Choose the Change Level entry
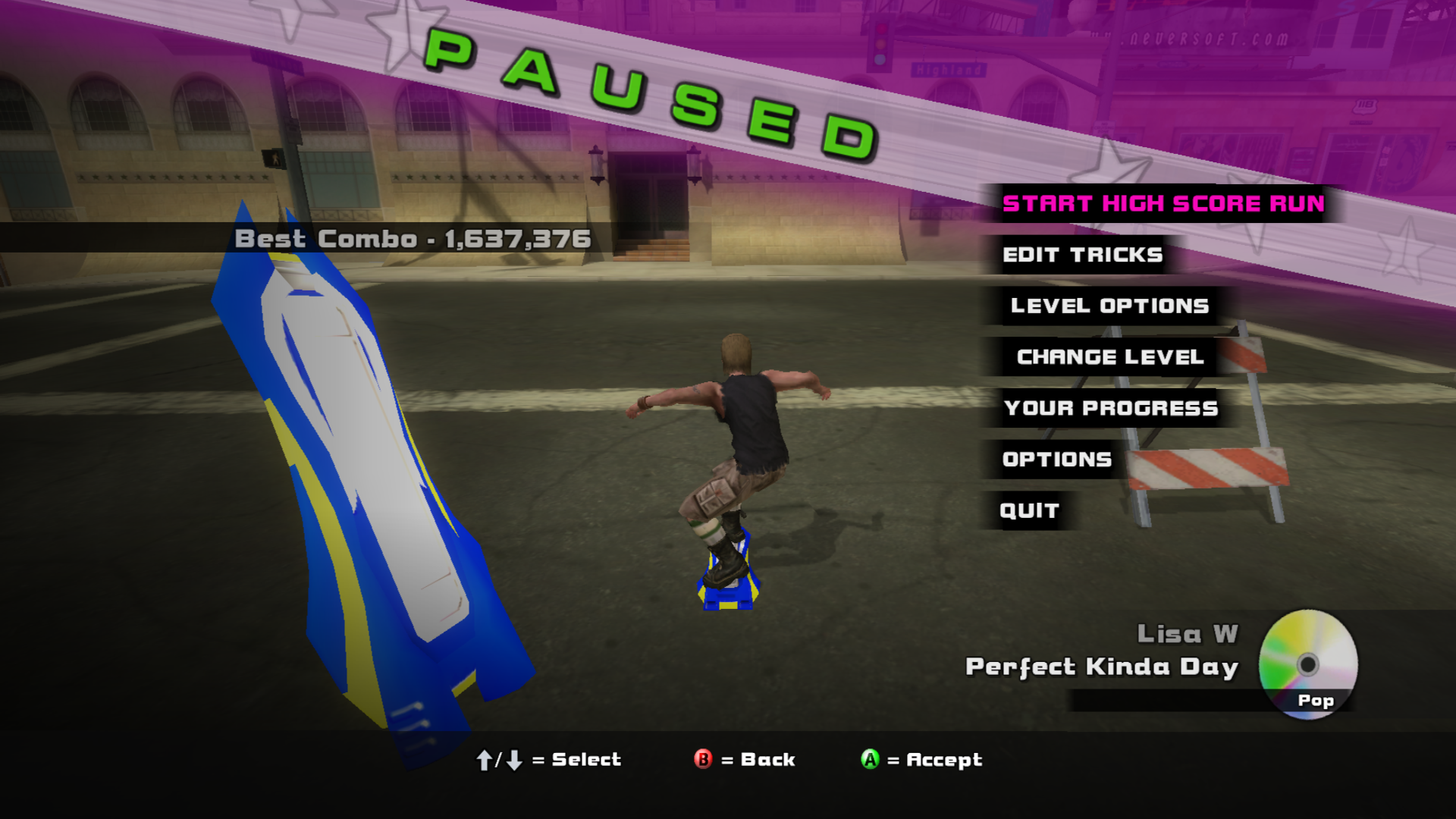1456x819 pixels. [x=1109, y=357]
